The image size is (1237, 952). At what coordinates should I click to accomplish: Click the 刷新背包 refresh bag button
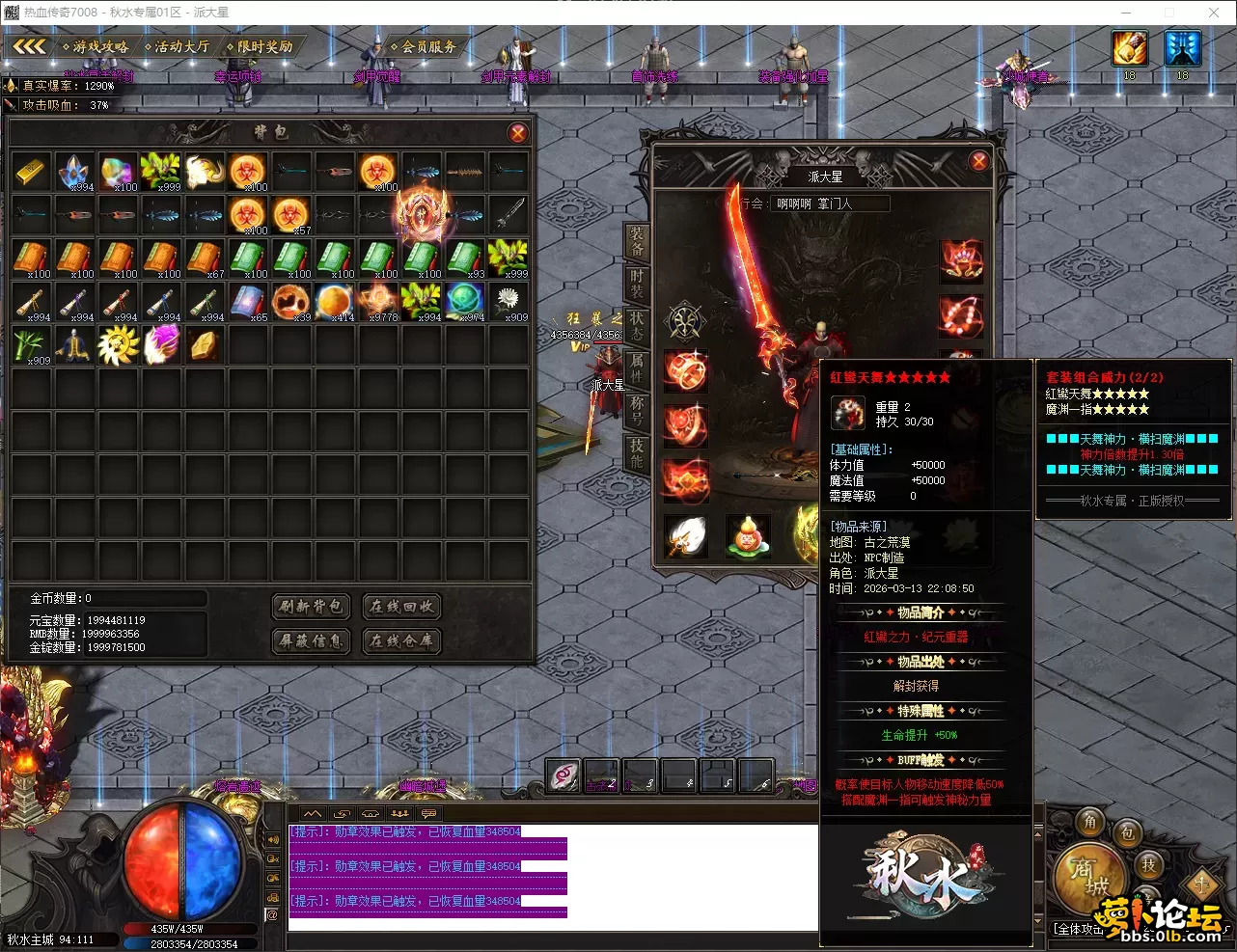coord(311,606)
